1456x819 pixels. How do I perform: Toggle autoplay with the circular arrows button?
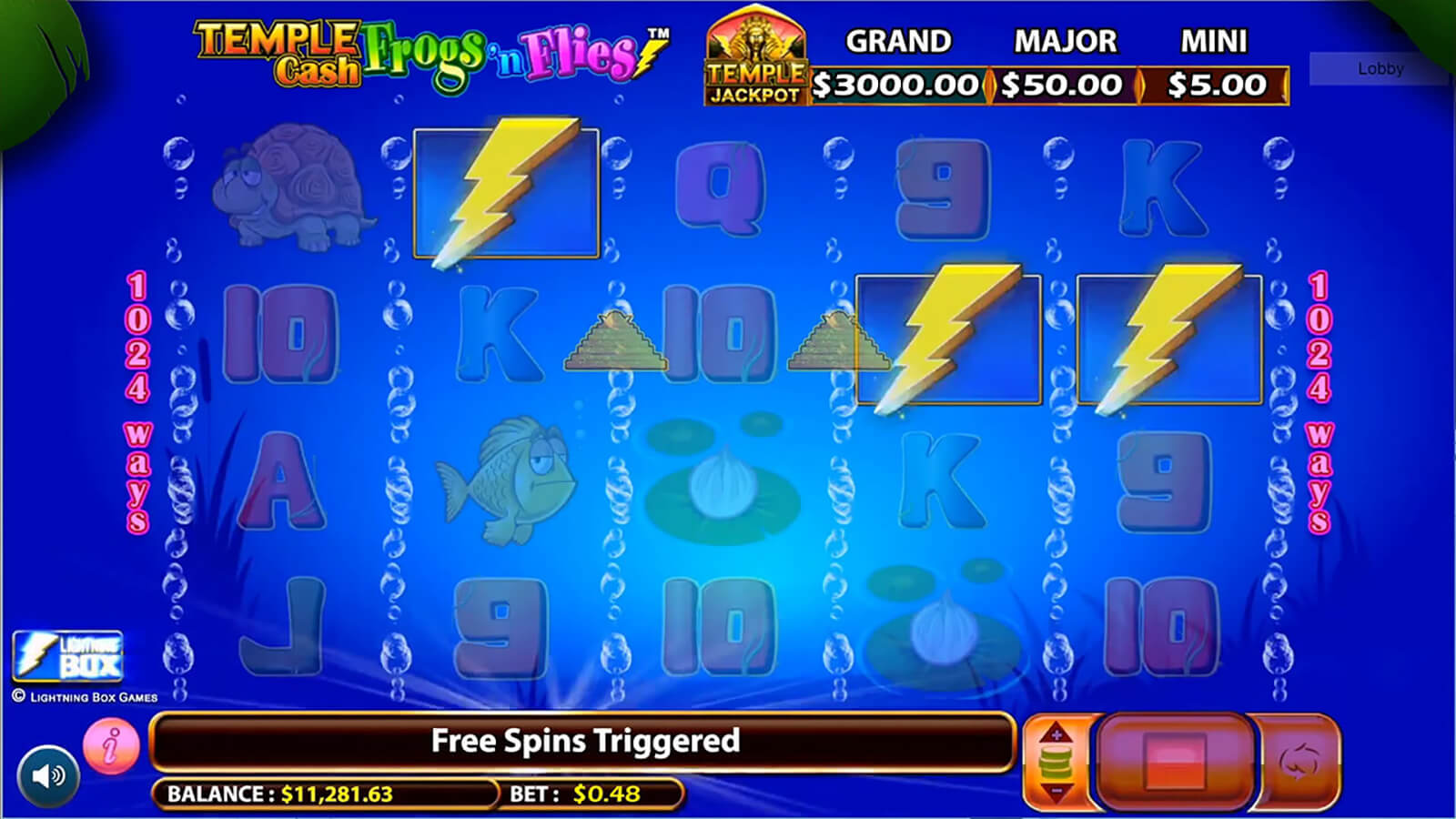(1299, 761)
